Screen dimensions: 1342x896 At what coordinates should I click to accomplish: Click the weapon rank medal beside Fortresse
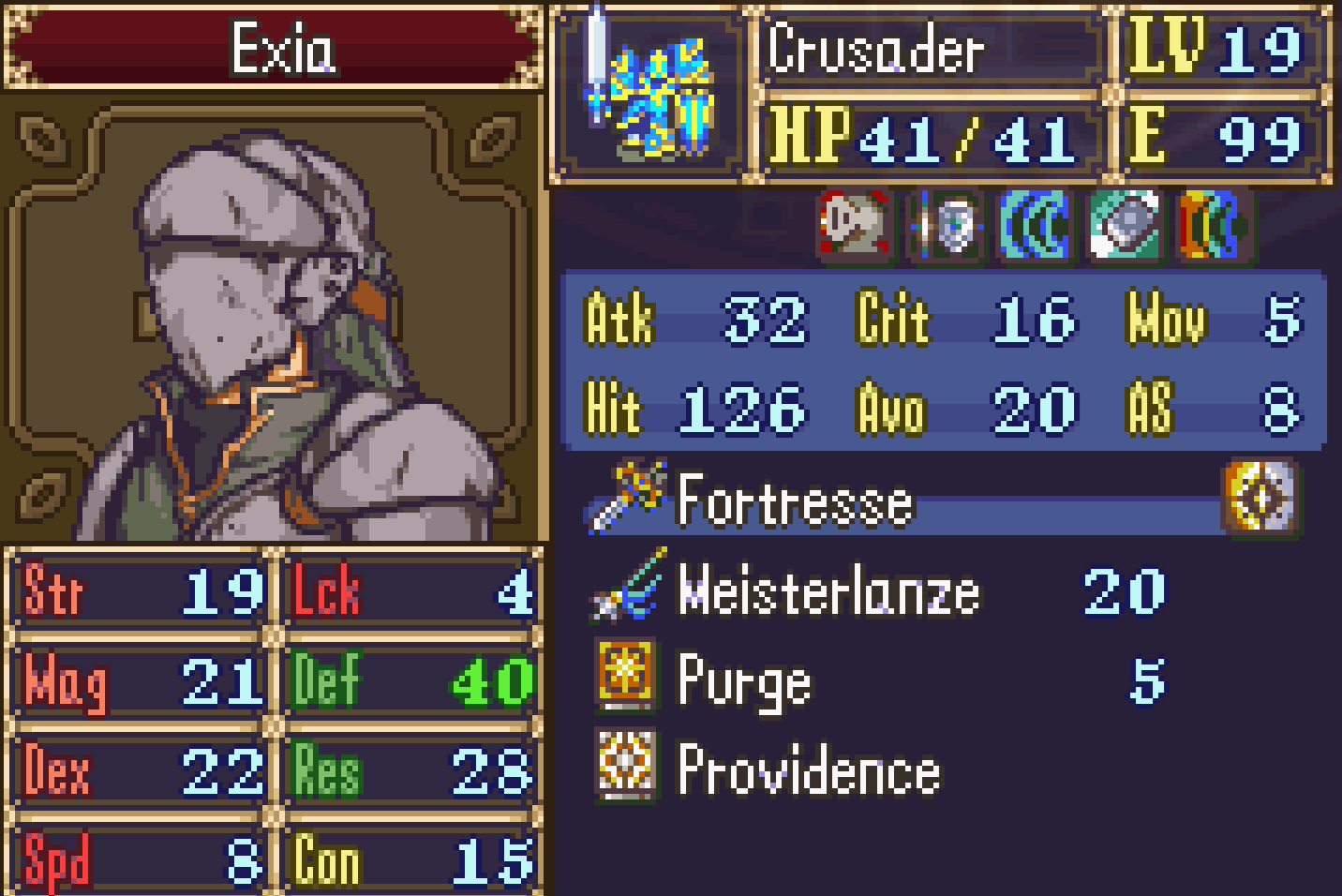click(1262, 501)
